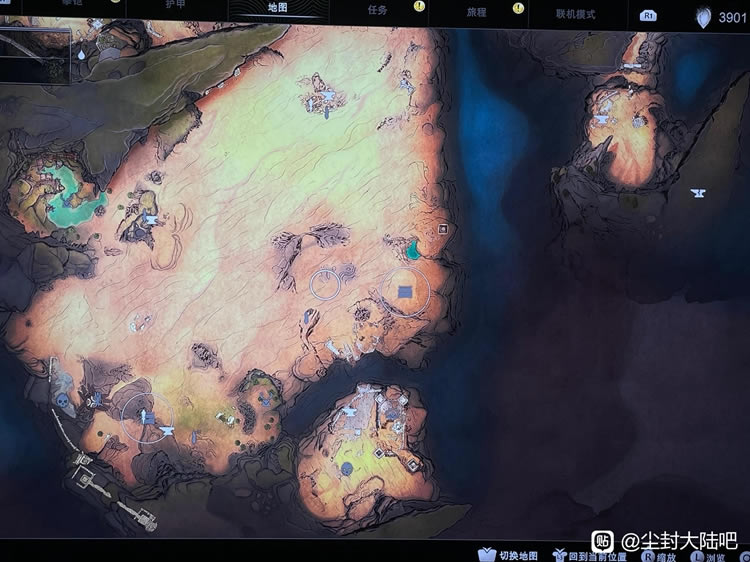Open the 任务 quests tab
750x562 pixels.
[376, 9]
